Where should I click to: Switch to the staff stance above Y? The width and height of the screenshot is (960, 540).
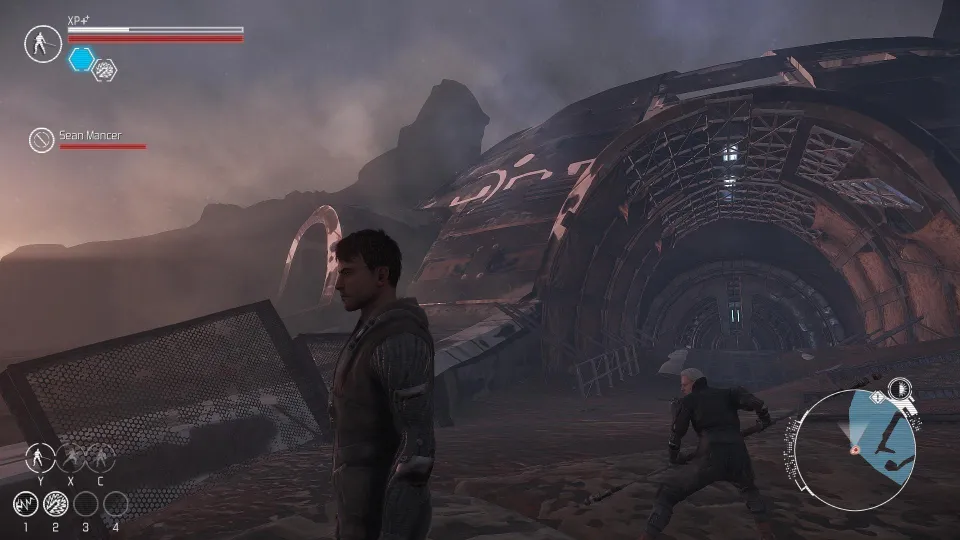40,458
